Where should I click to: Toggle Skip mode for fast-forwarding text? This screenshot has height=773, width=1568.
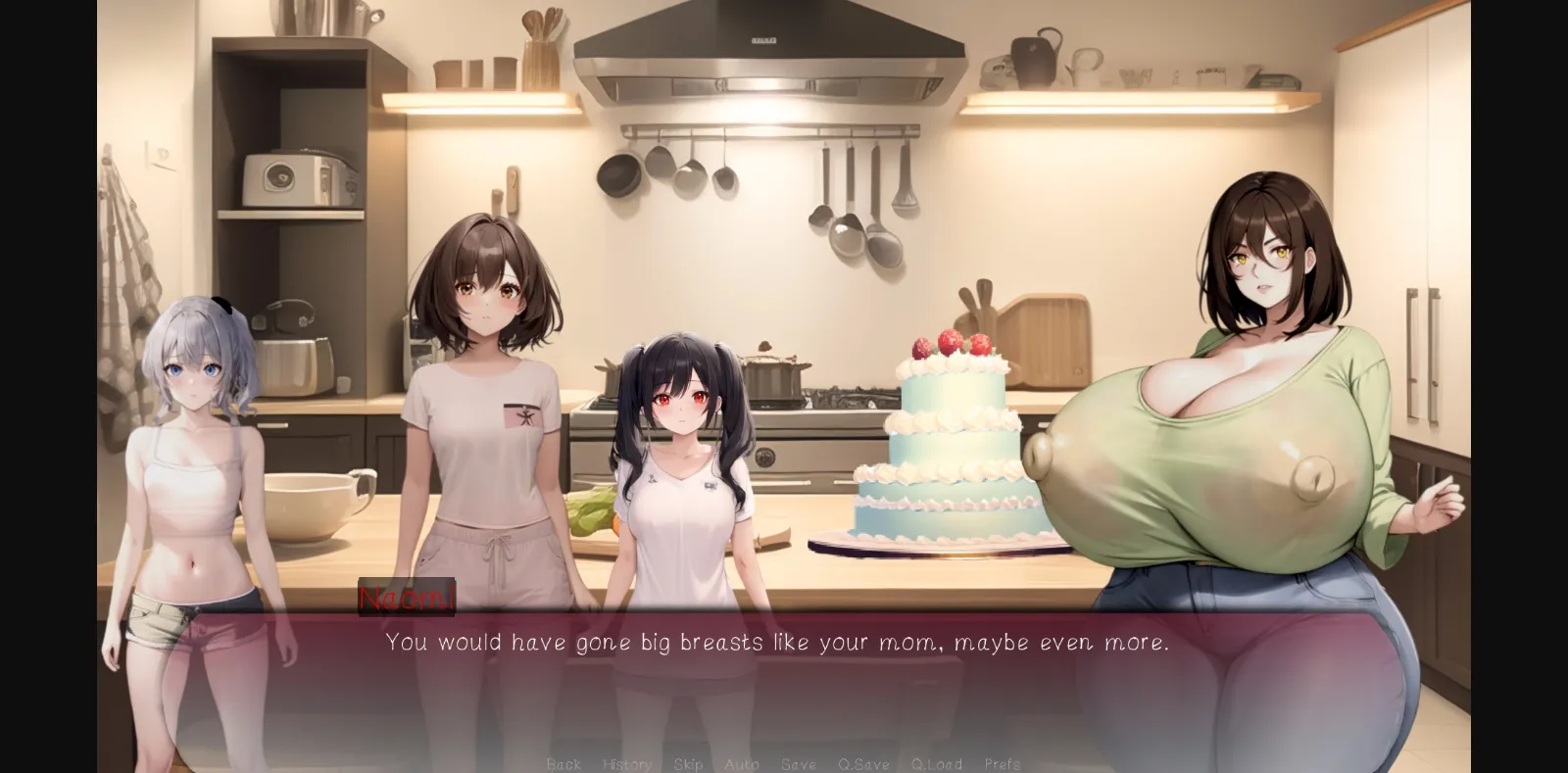689,763
